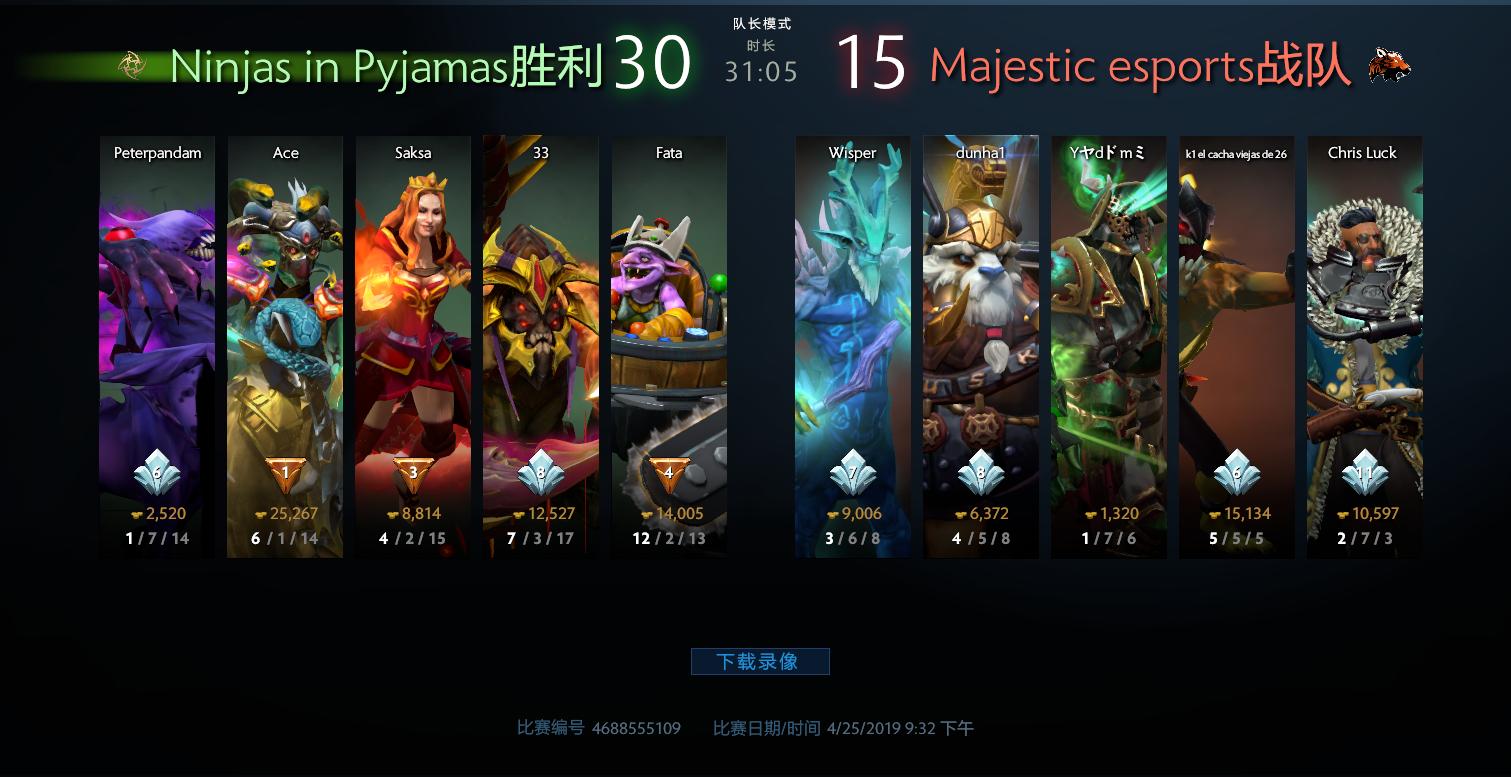Click Ace's bronze rank medal

click(x=285, y=474)
